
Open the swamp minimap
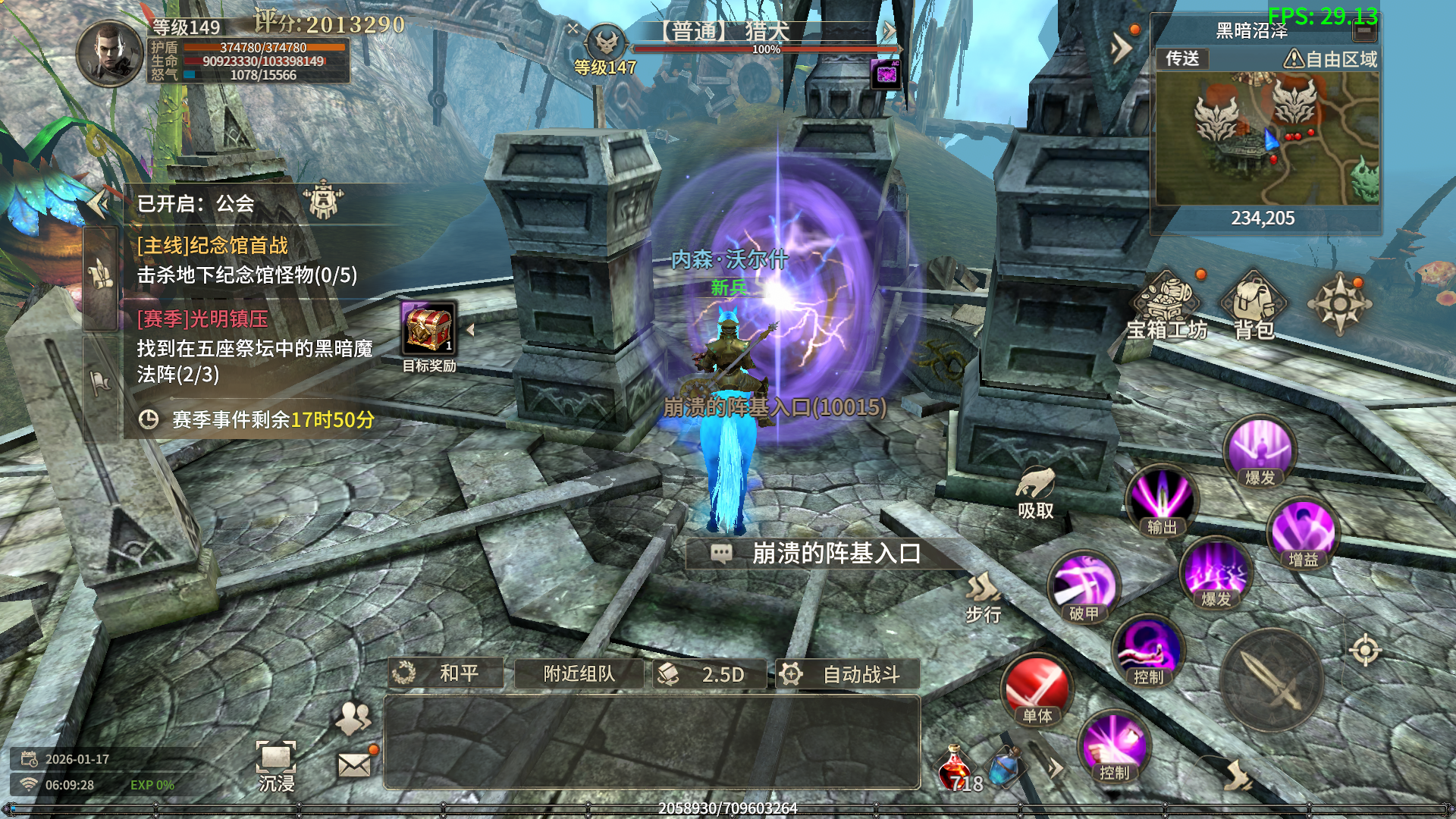tap(1266, 138)
